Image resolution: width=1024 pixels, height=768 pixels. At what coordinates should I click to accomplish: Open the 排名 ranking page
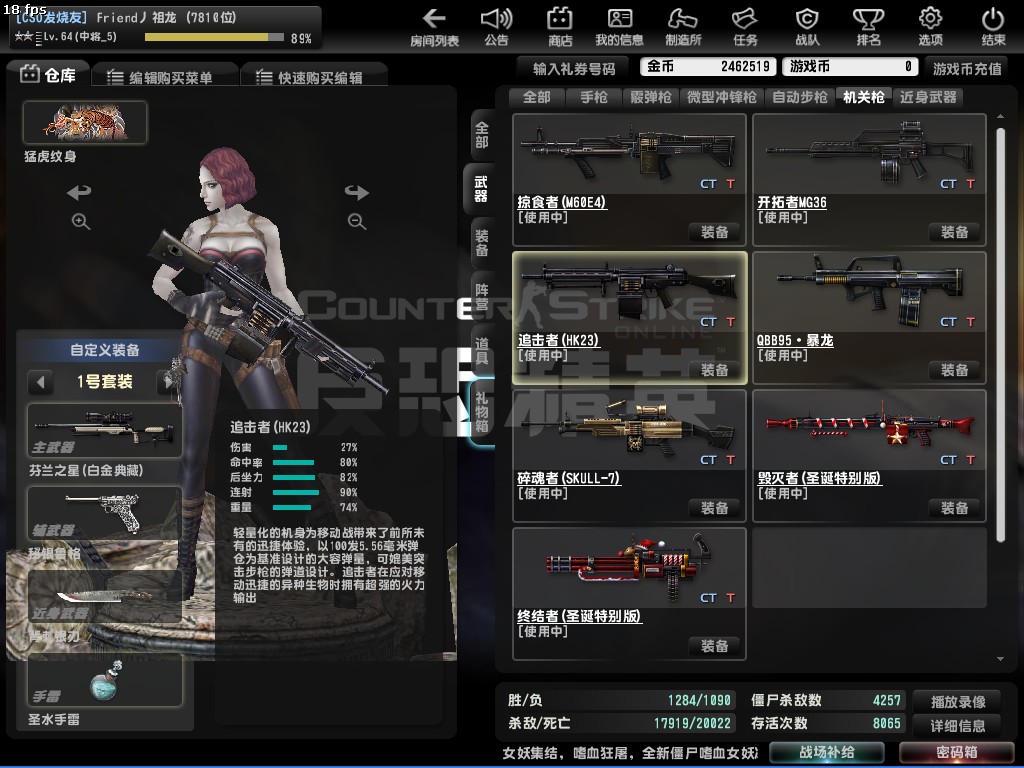tap(868, 27)
